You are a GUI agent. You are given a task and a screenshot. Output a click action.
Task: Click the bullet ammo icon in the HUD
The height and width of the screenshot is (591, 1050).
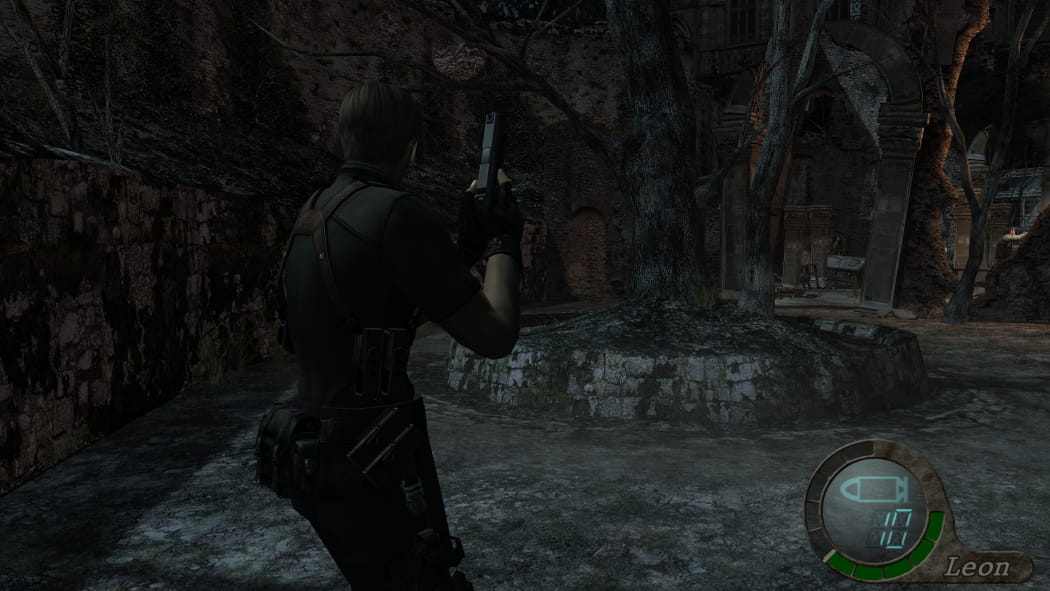[873, 490]
